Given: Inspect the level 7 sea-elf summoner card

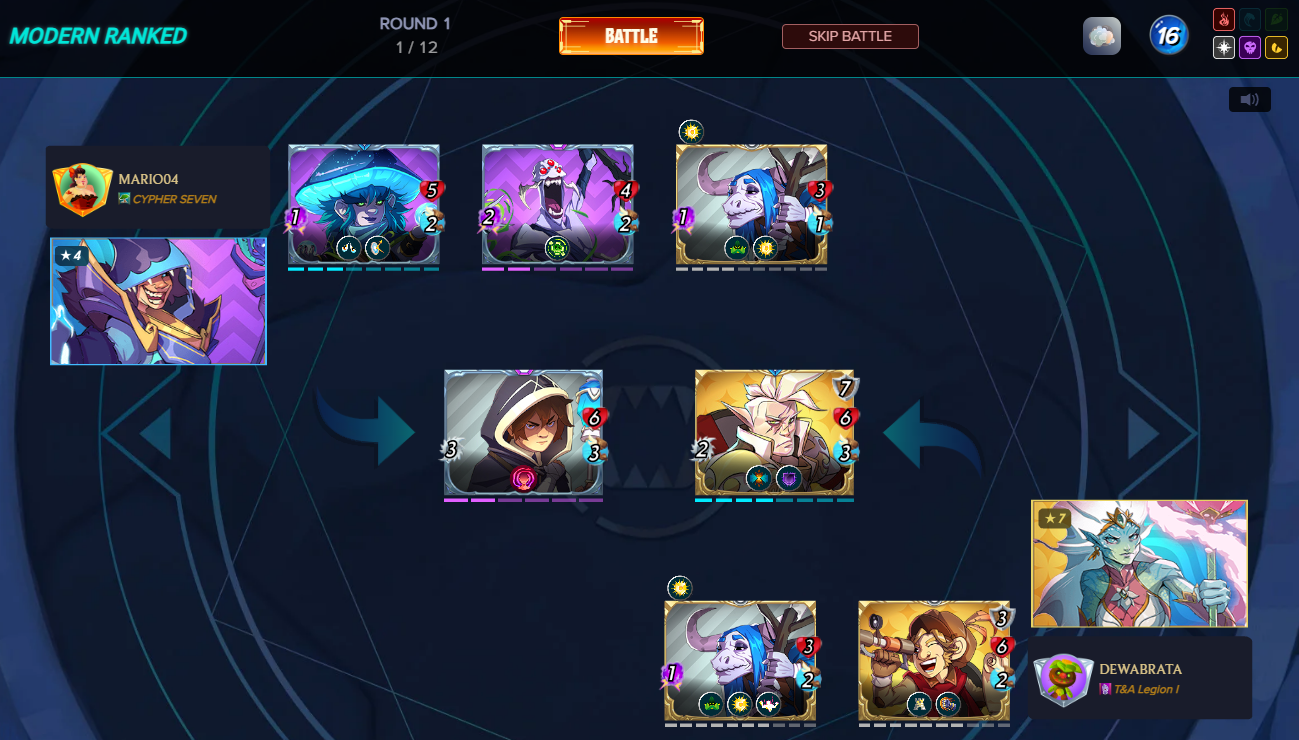Looking at the screenshot, I should 1139,564.
